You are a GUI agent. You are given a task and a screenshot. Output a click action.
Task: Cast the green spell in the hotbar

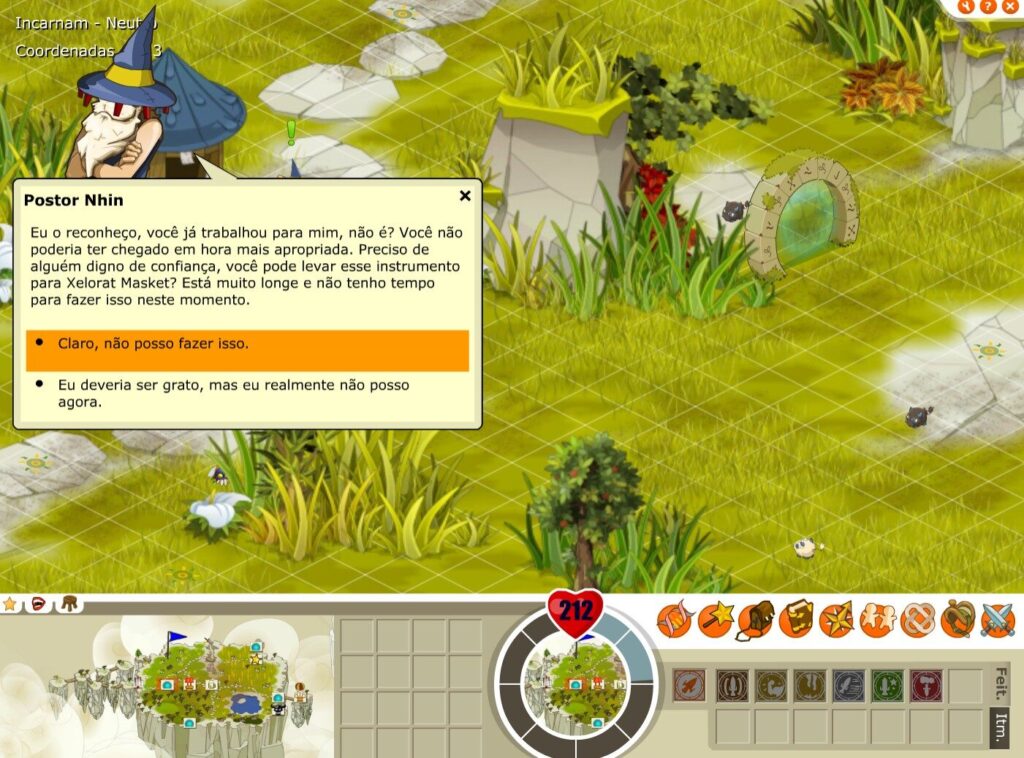pyautogui.click(x=887, y=686)
